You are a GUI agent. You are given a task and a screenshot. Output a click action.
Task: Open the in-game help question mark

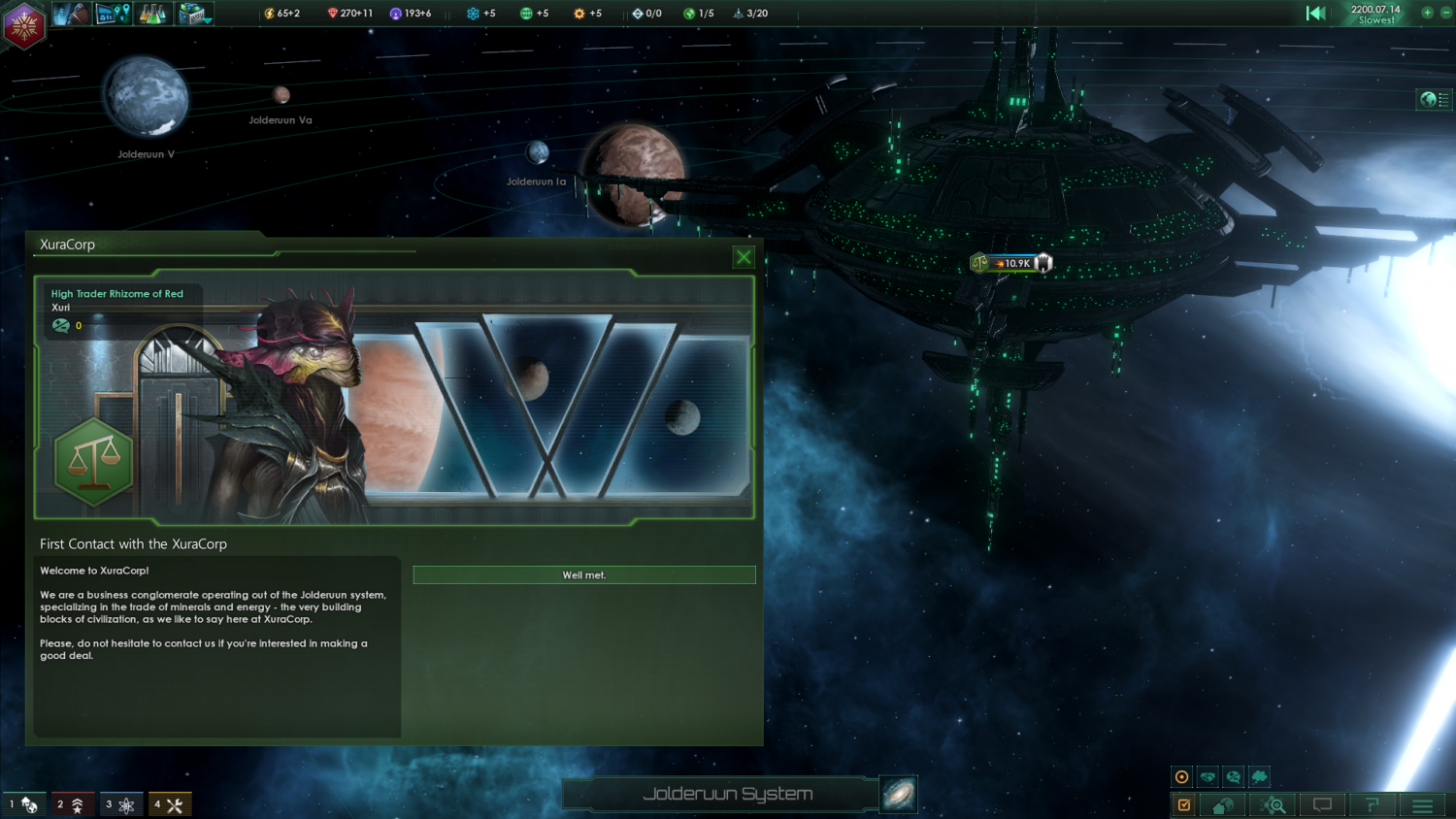tap(1373, 804)
